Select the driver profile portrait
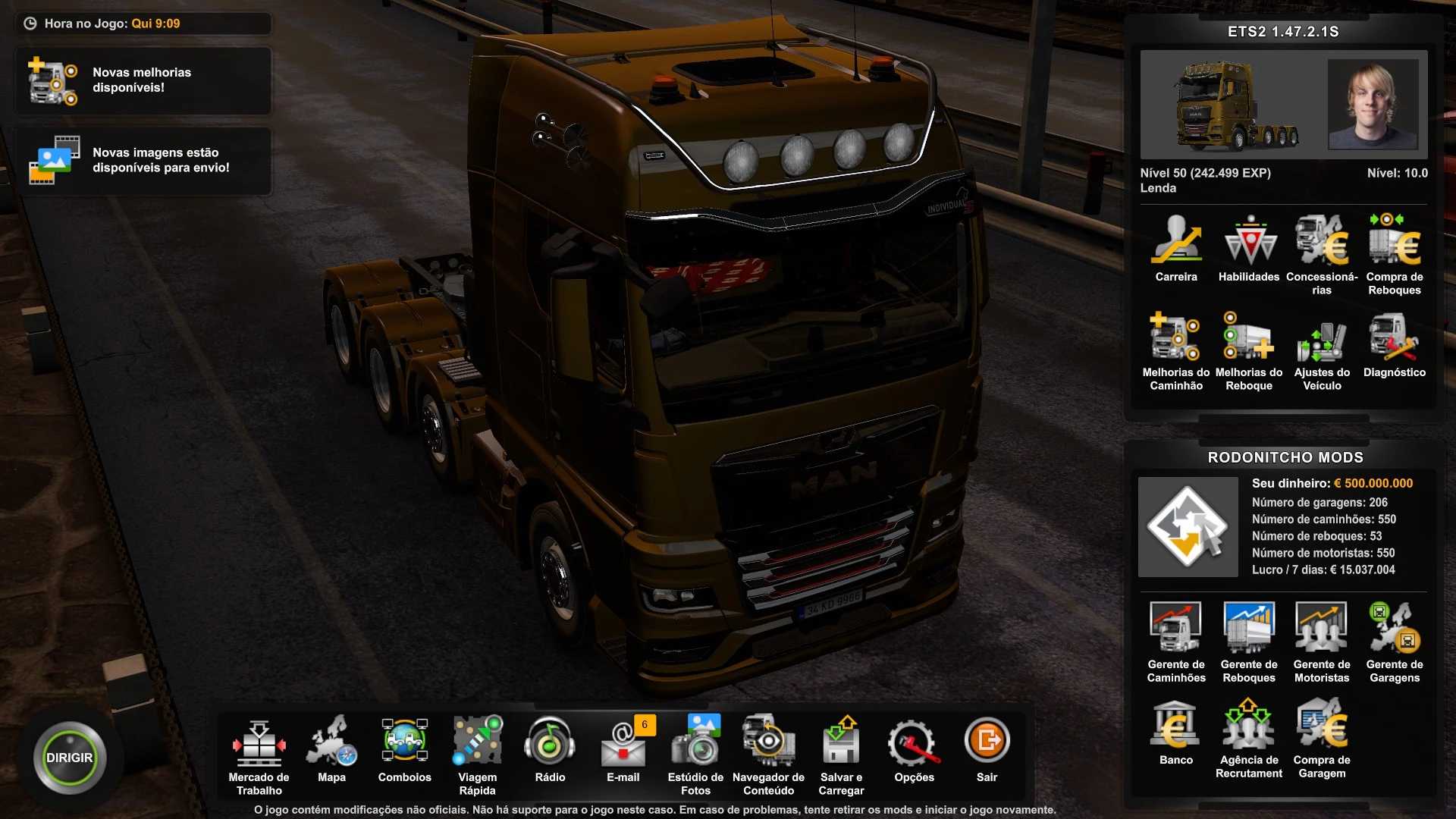 click(1373, 105)
